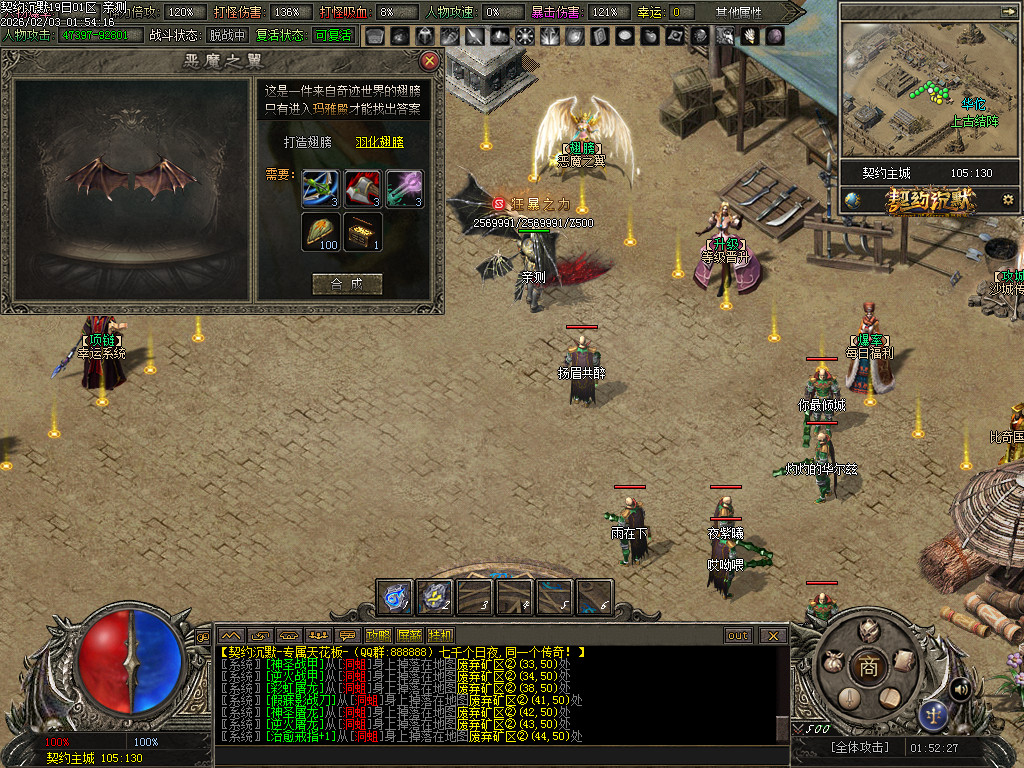Close the chat log panel
This screenshot has height=768, width=1024.
[773, 635]
